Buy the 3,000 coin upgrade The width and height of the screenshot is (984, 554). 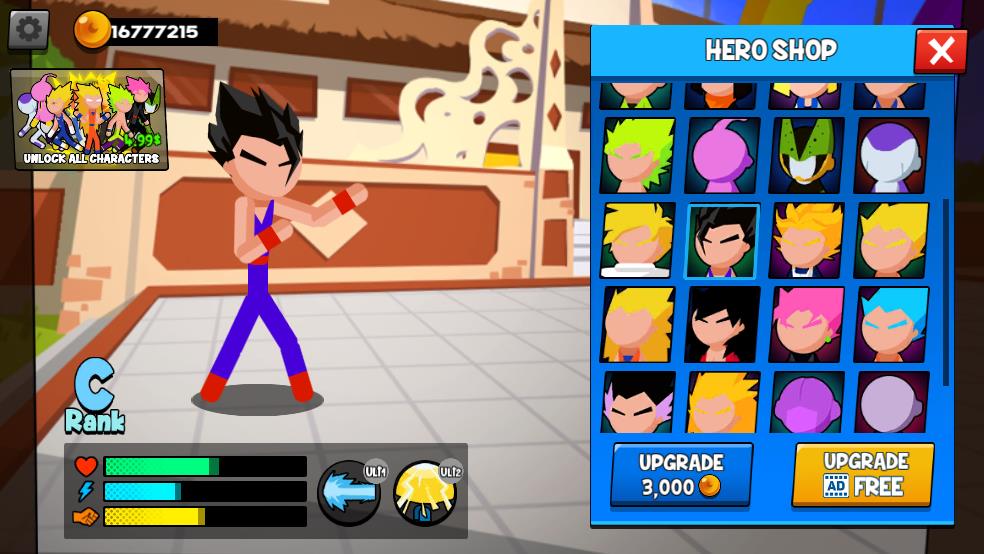tap(681, 474)
